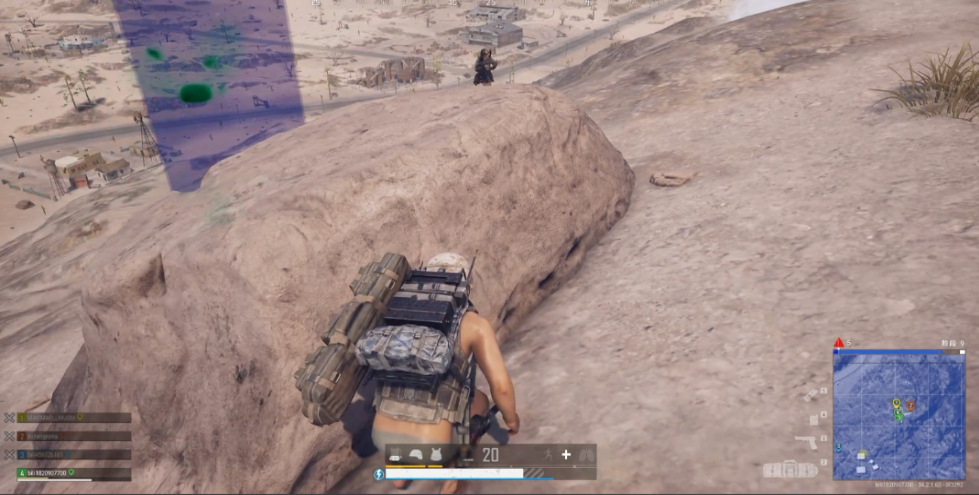This screenshot has width=979, height=495.
Task: Click the armor vest status icon
Action: tap(436, 455)
